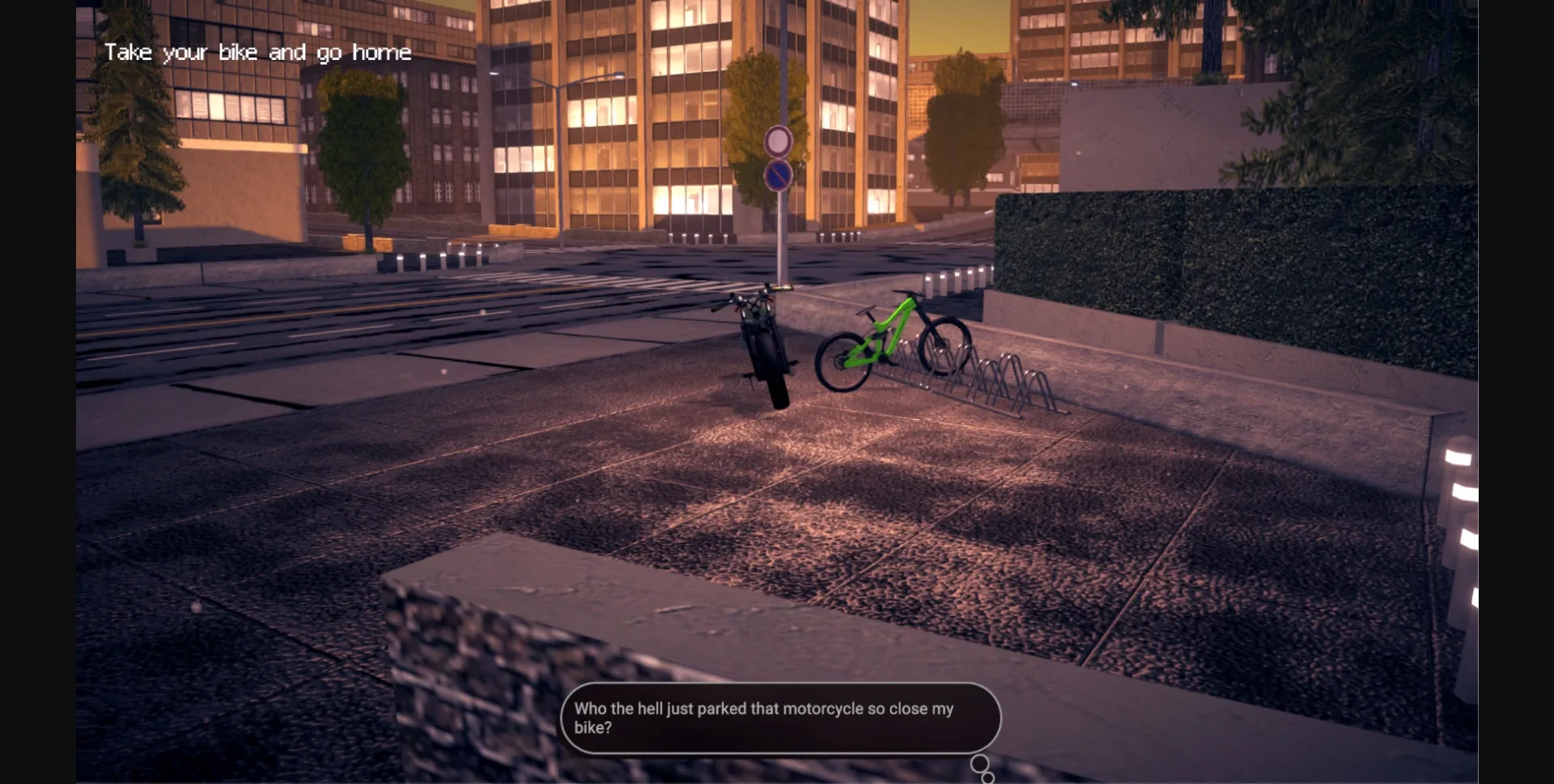Dismiss the motorcycle complaint speech bubble
Screen dimensions: 1554x784
pyautogui.click(x=779, y=718)
